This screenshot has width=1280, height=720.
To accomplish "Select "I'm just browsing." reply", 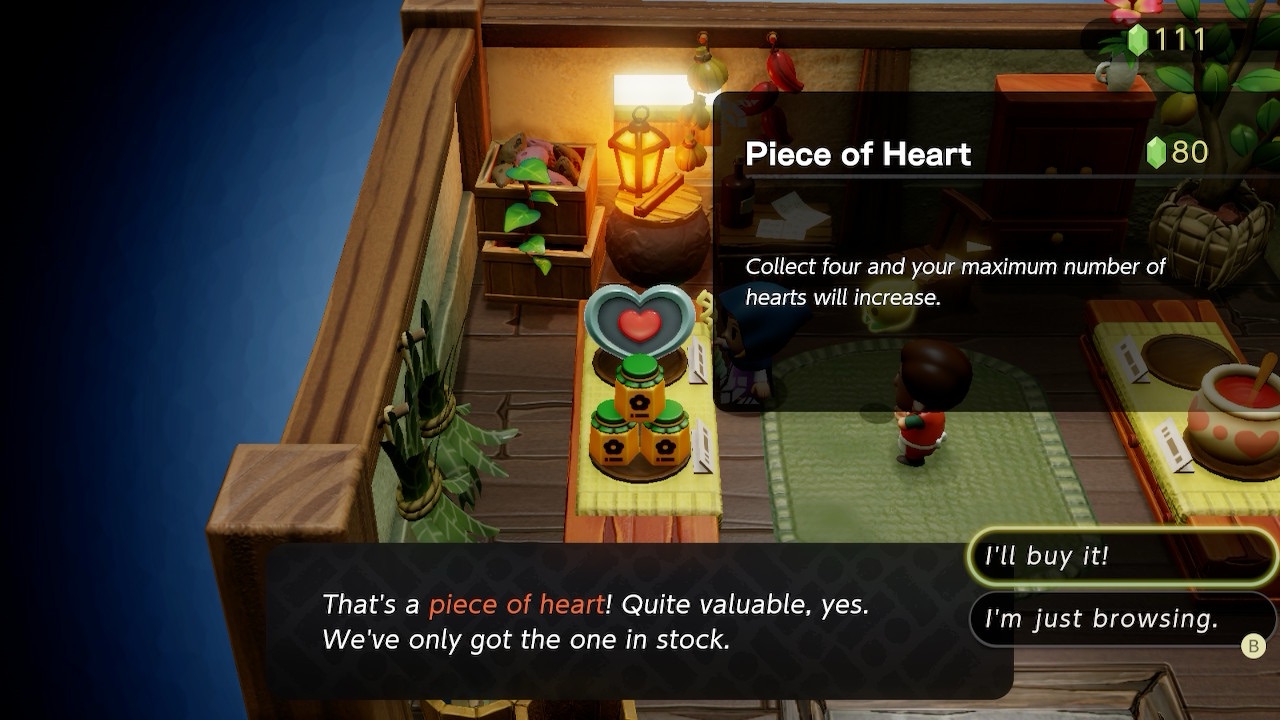I will tap(1110, 619).
